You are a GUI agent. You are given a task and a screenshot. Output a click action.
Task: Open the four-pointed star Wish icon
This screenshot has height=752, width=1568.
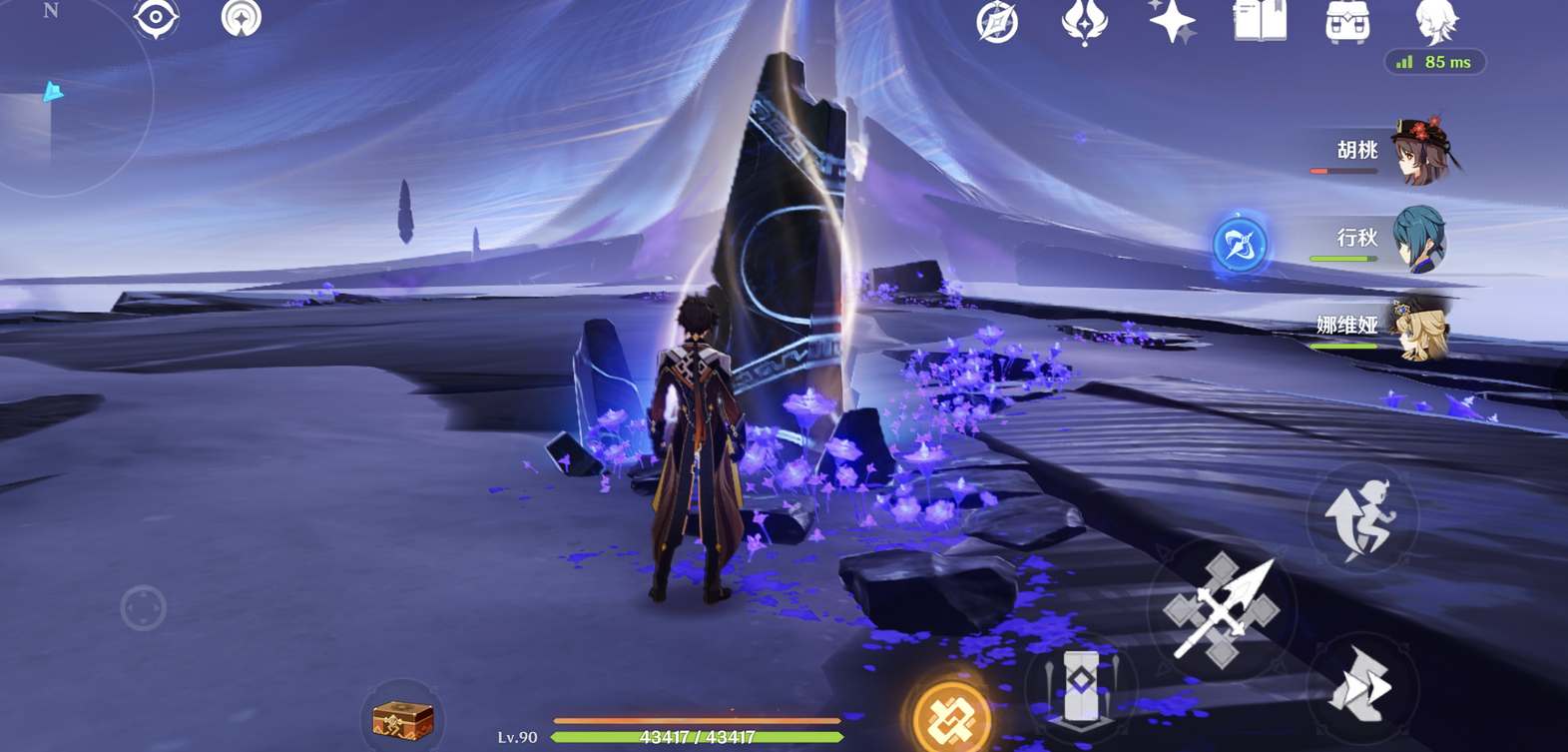[x=1172, y=21]
